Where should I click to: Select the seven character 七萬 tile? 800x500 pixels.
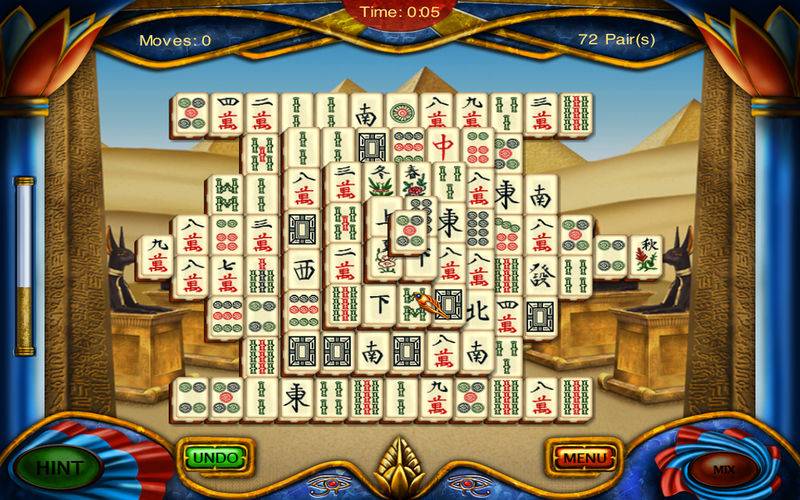point(226,274)
